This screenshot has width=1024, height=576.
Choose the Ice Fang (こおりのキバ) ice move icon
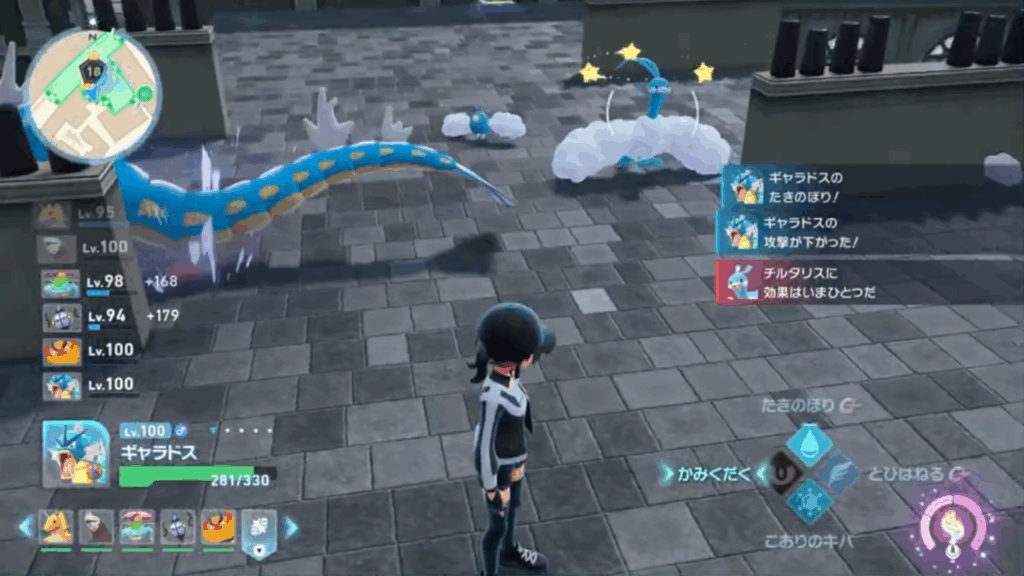tap(809, 499)
